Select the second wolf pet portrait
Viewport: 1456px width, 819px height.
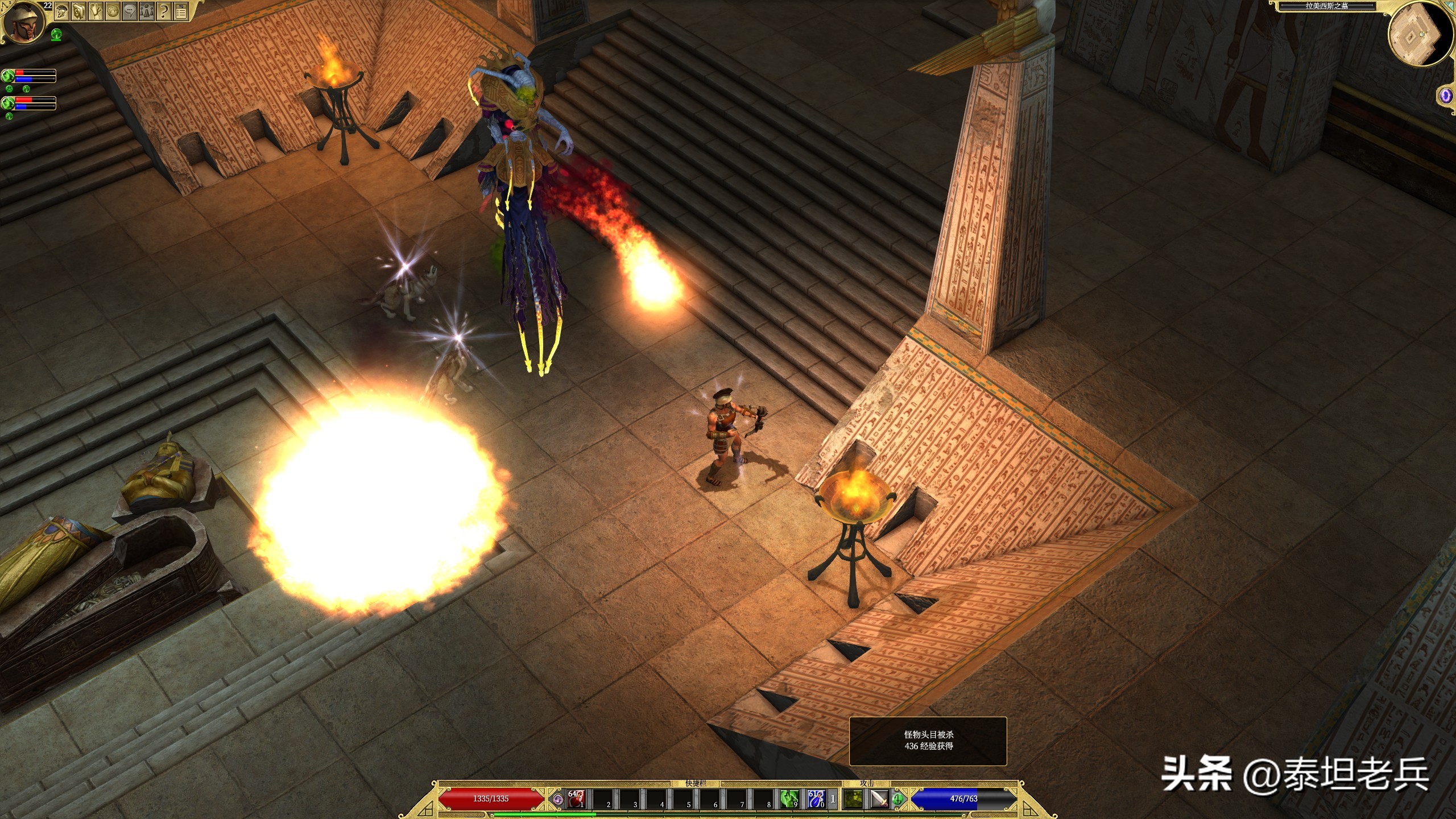[8, 103]
